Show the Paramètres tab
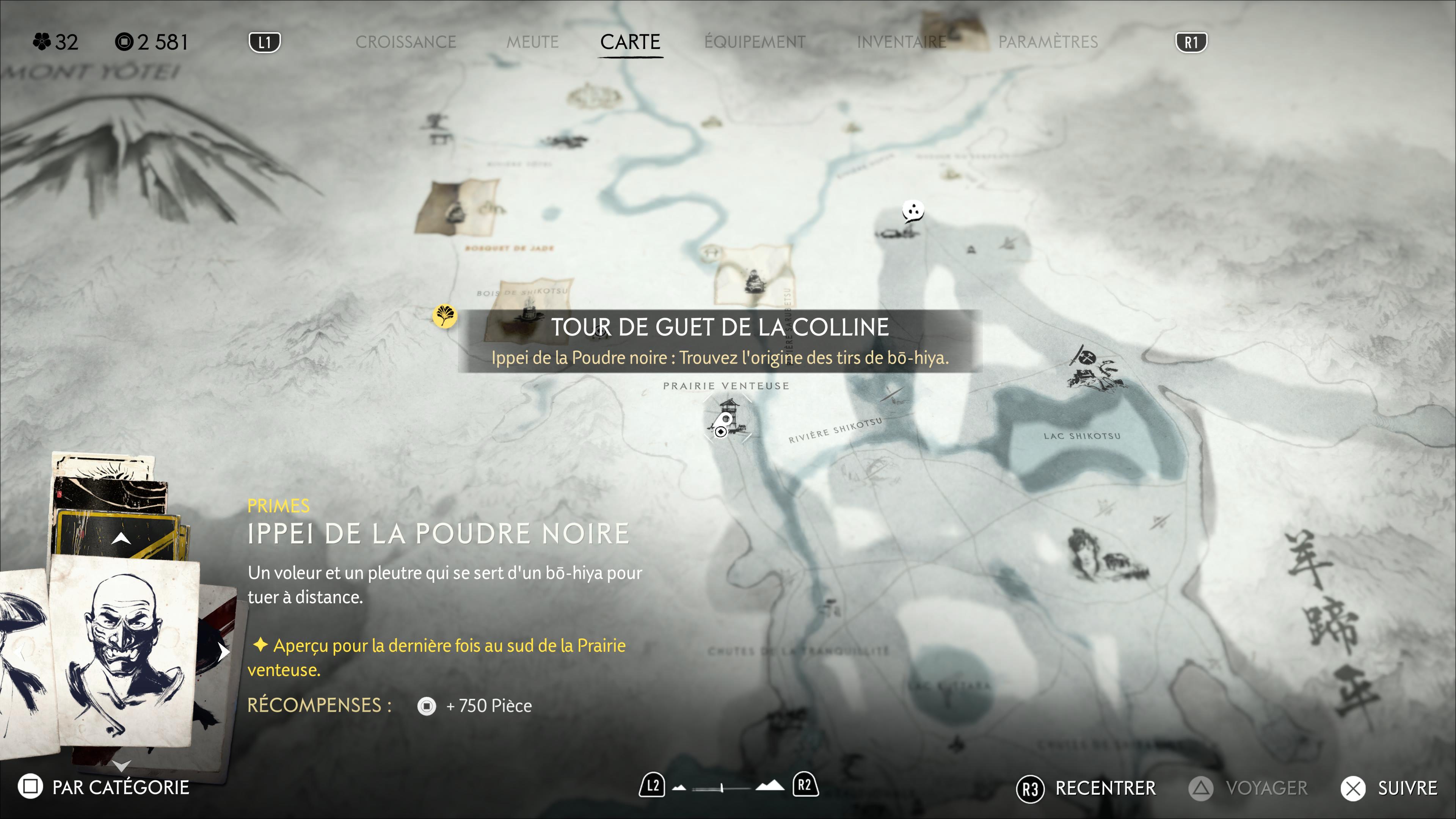1456x819 pixels. (x=1047, y=42)
